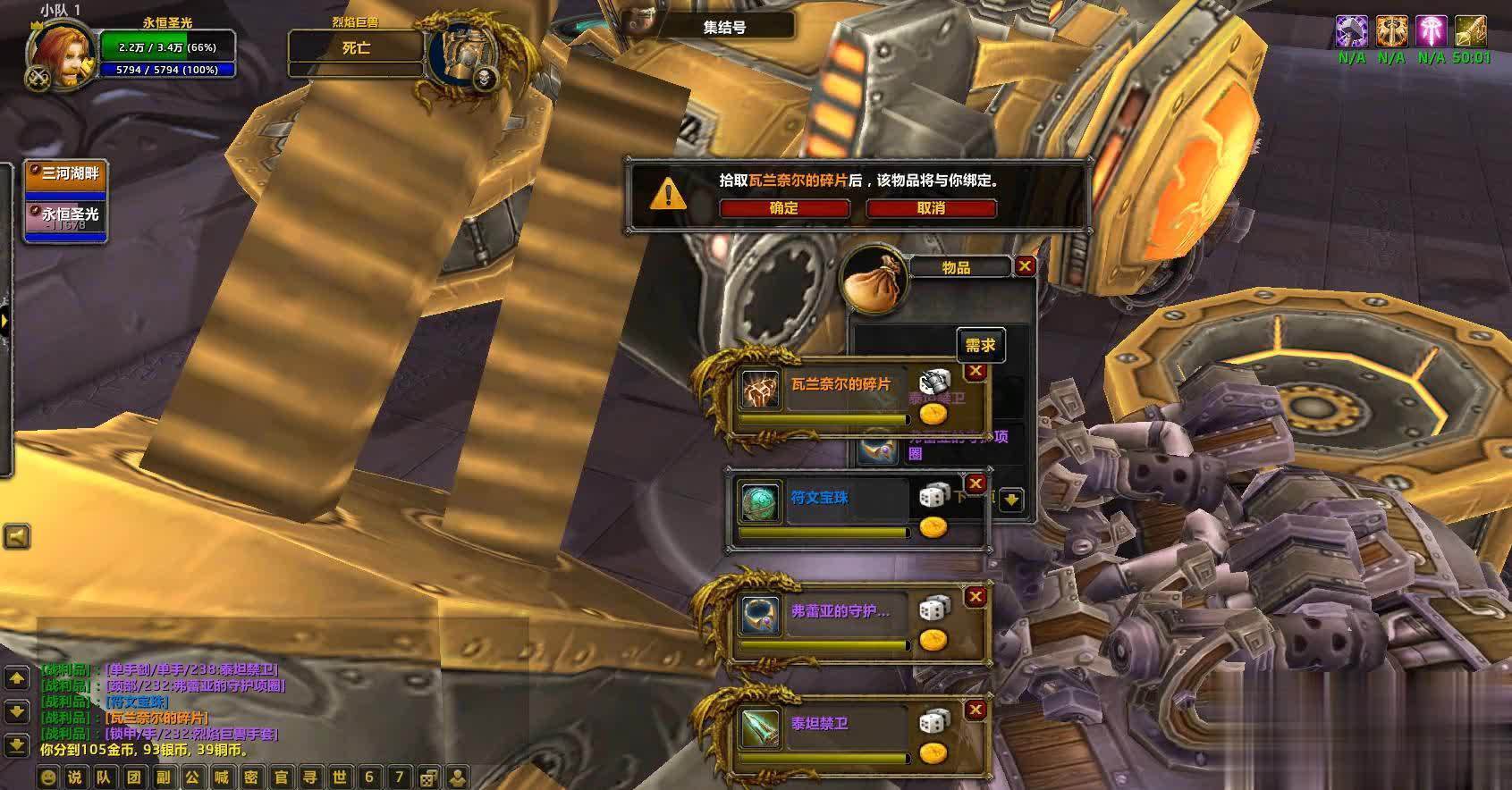Open the chat emote smiley button
This screenshot has width=1512, height=790.
coord(48,777)
